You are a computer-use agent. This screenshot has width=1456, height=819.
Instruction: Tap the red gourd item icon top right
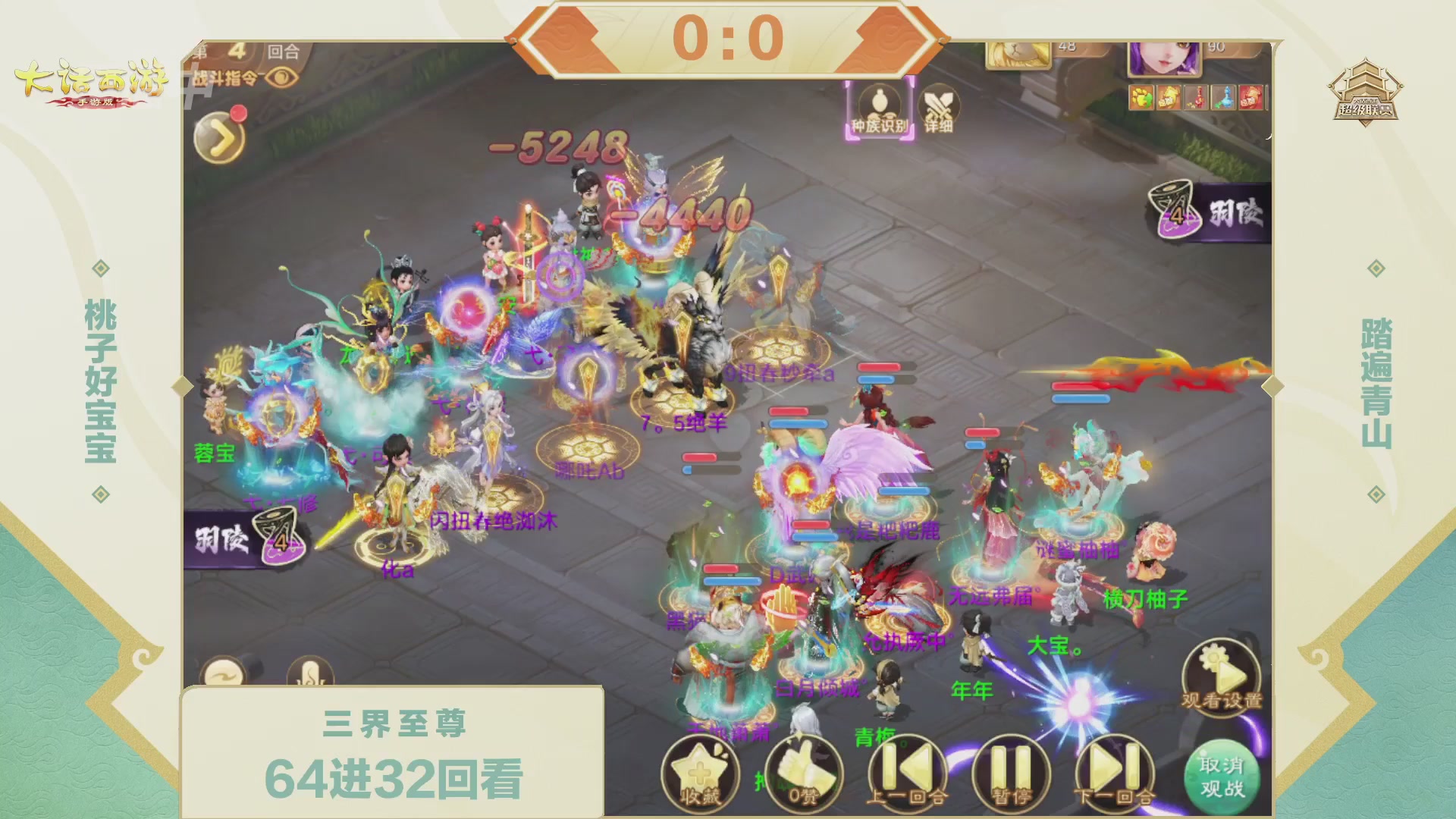[1196, 97]
